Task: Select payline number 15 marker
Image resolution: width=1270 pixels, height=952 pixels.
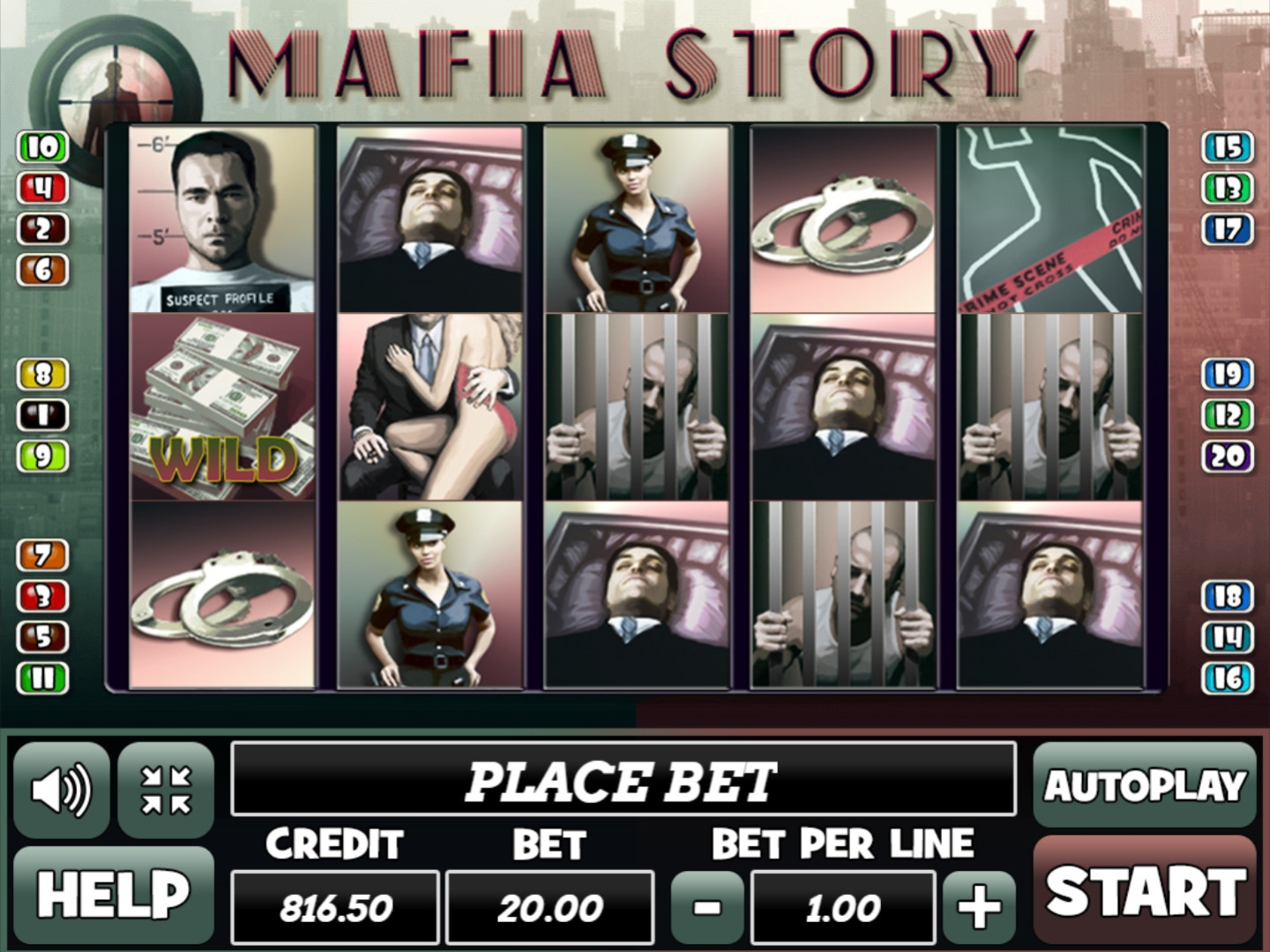Action: (x=1228, y=147)
